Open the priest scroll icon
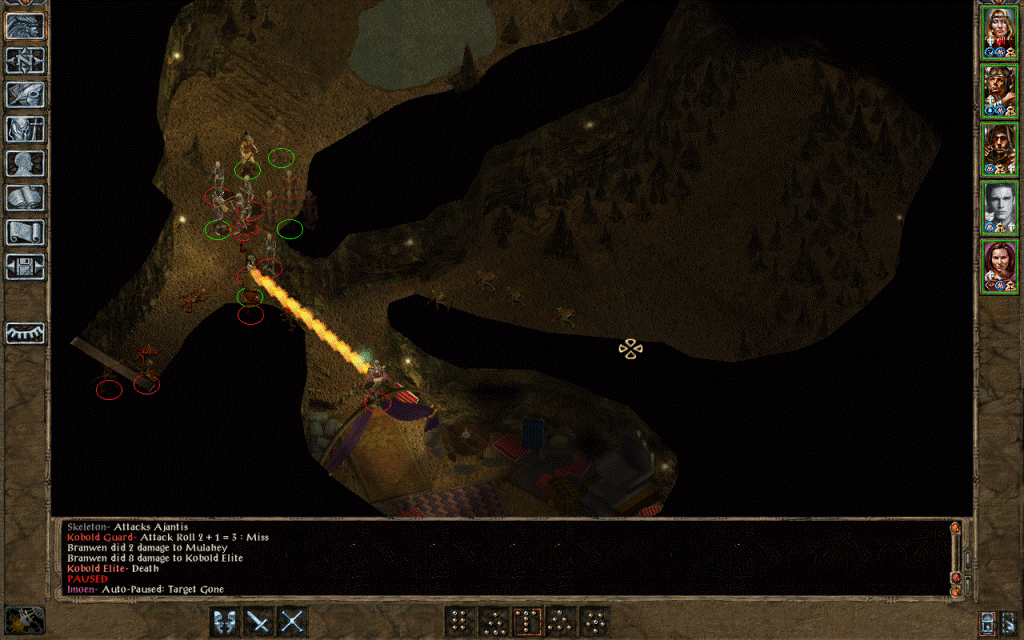The image size is (1024, 640). 24,232
